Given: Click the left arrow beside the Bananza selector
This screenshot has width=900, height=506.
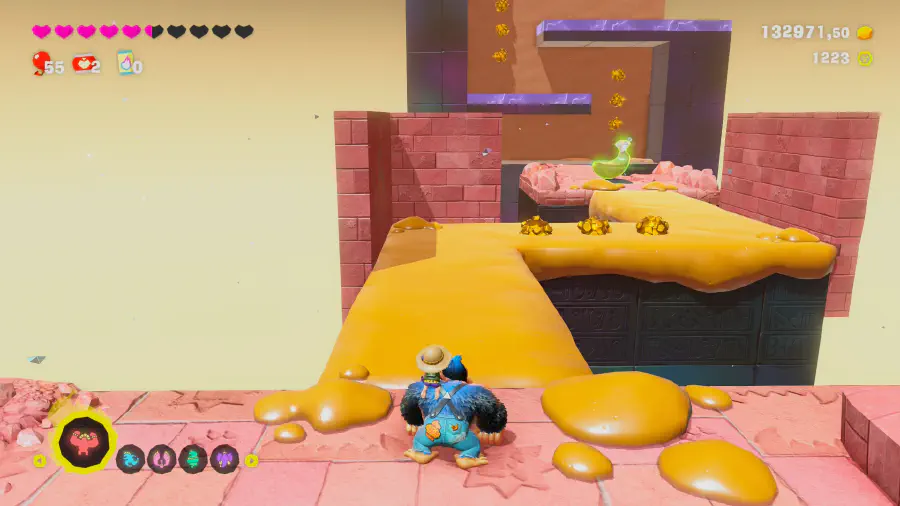Looking at the screenshot, I should [x=40, y=461].
